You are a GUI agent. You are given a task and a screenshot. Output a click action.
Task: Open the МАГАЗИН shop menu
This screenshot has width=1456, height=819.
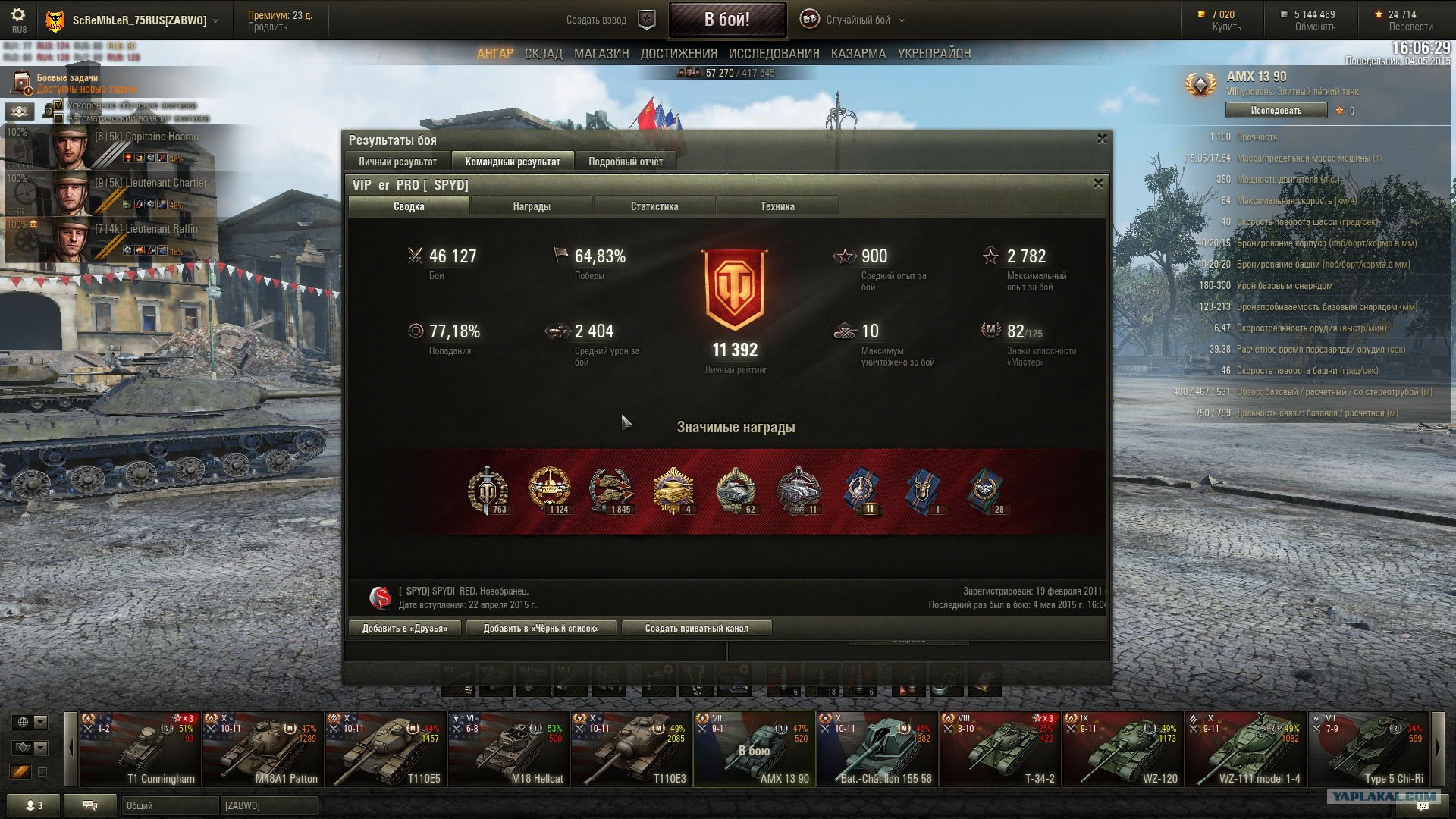(601, 54)
